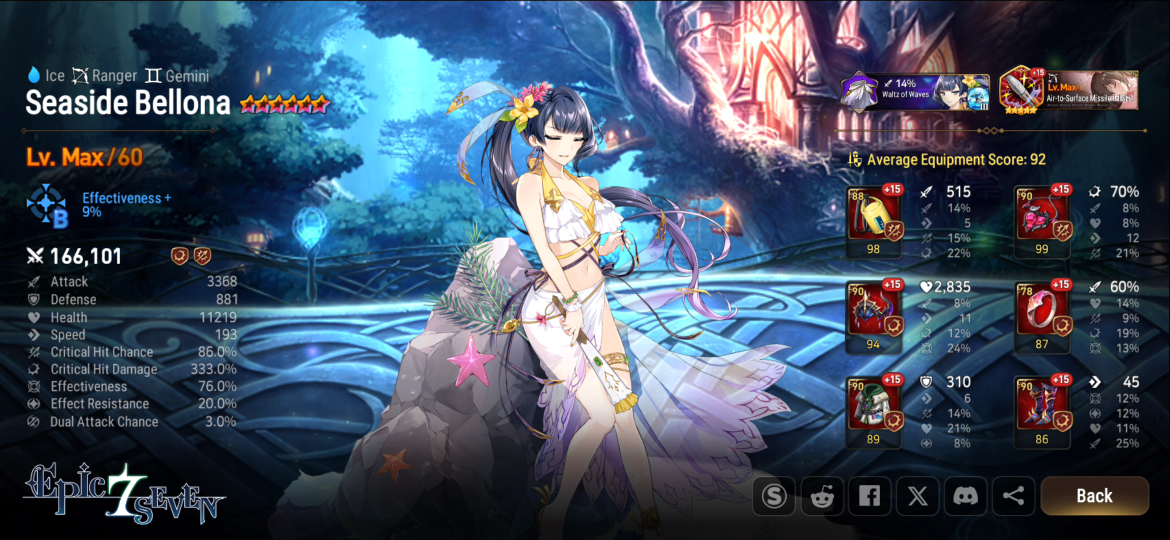The height and width of the screenshot is (540, 1170).
Task: Share the hero via Discord
Action: point(965,495)
